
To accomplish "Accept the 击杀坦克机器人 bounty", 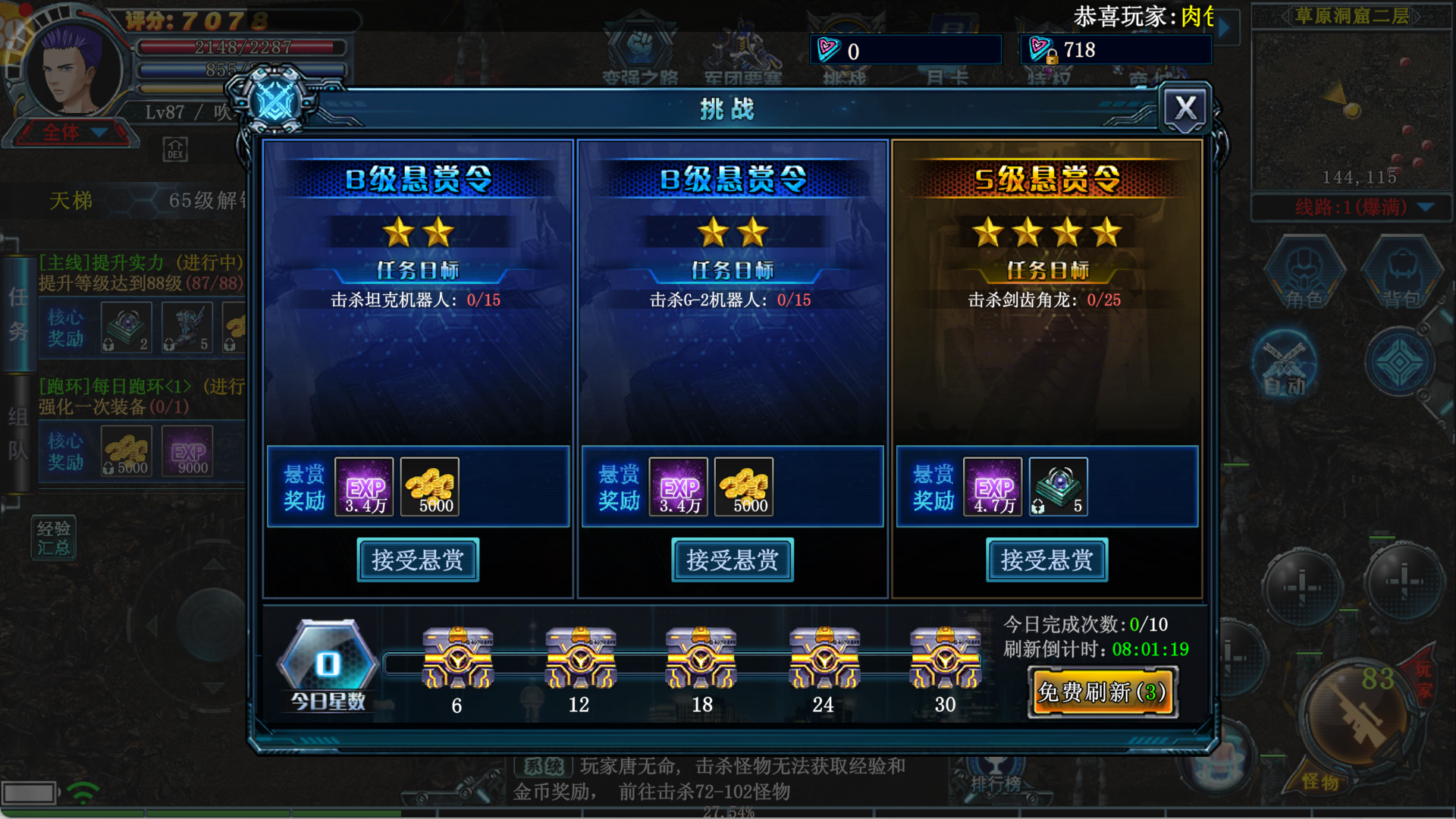I will point(418,560).
